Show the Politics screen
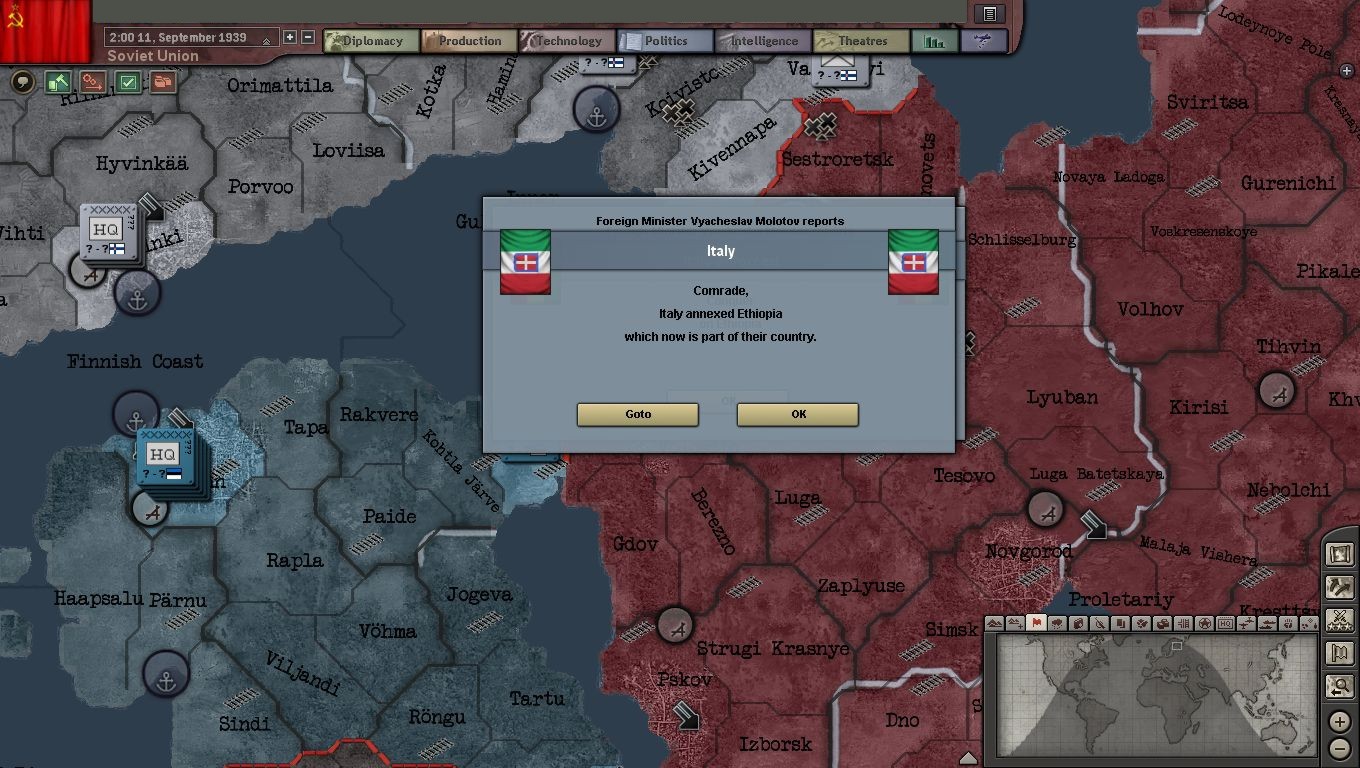Image resolution: width=1360 pixels, height=768 pixels. click(665, 41)
